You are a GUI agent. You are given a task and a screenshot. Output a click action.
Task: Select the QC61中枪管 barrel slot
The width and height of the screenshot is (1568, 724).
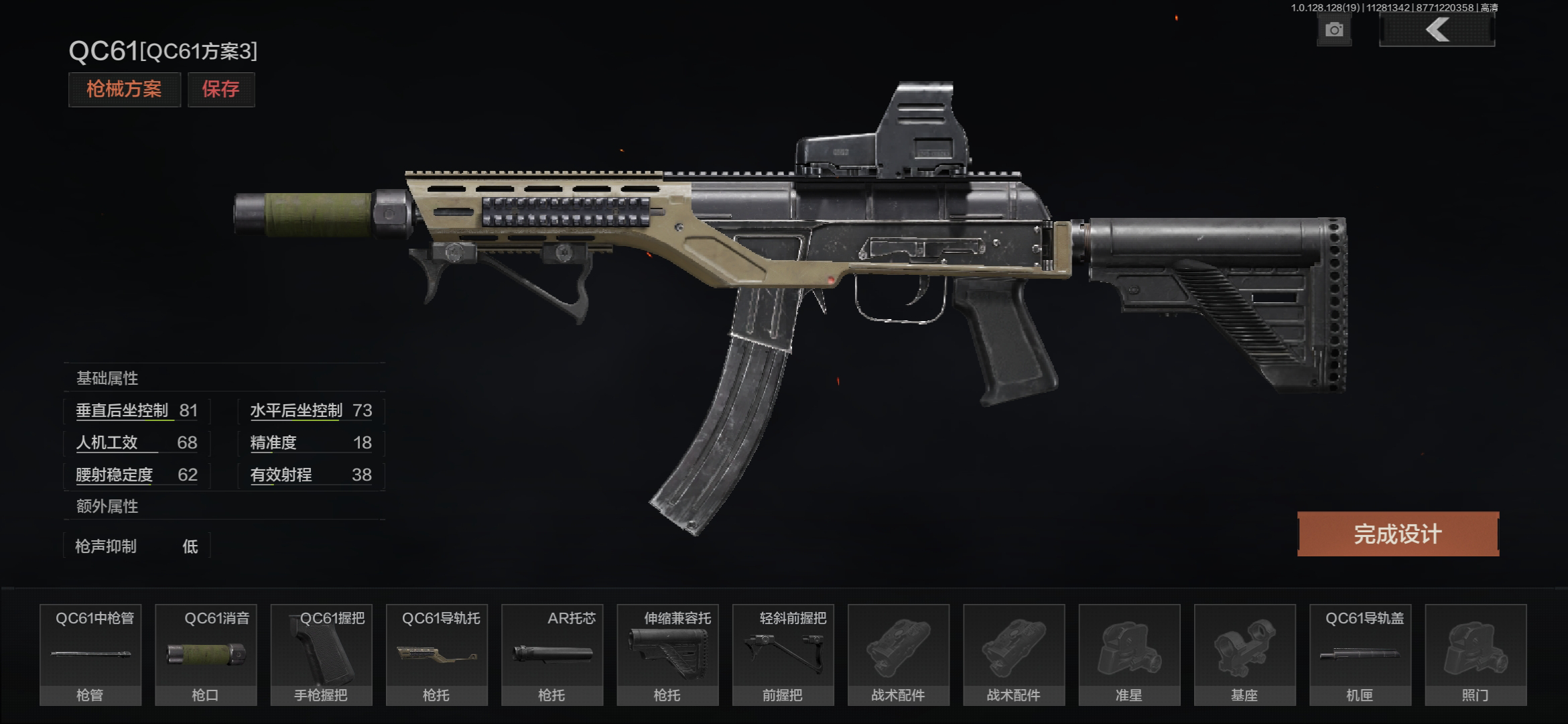90,654
